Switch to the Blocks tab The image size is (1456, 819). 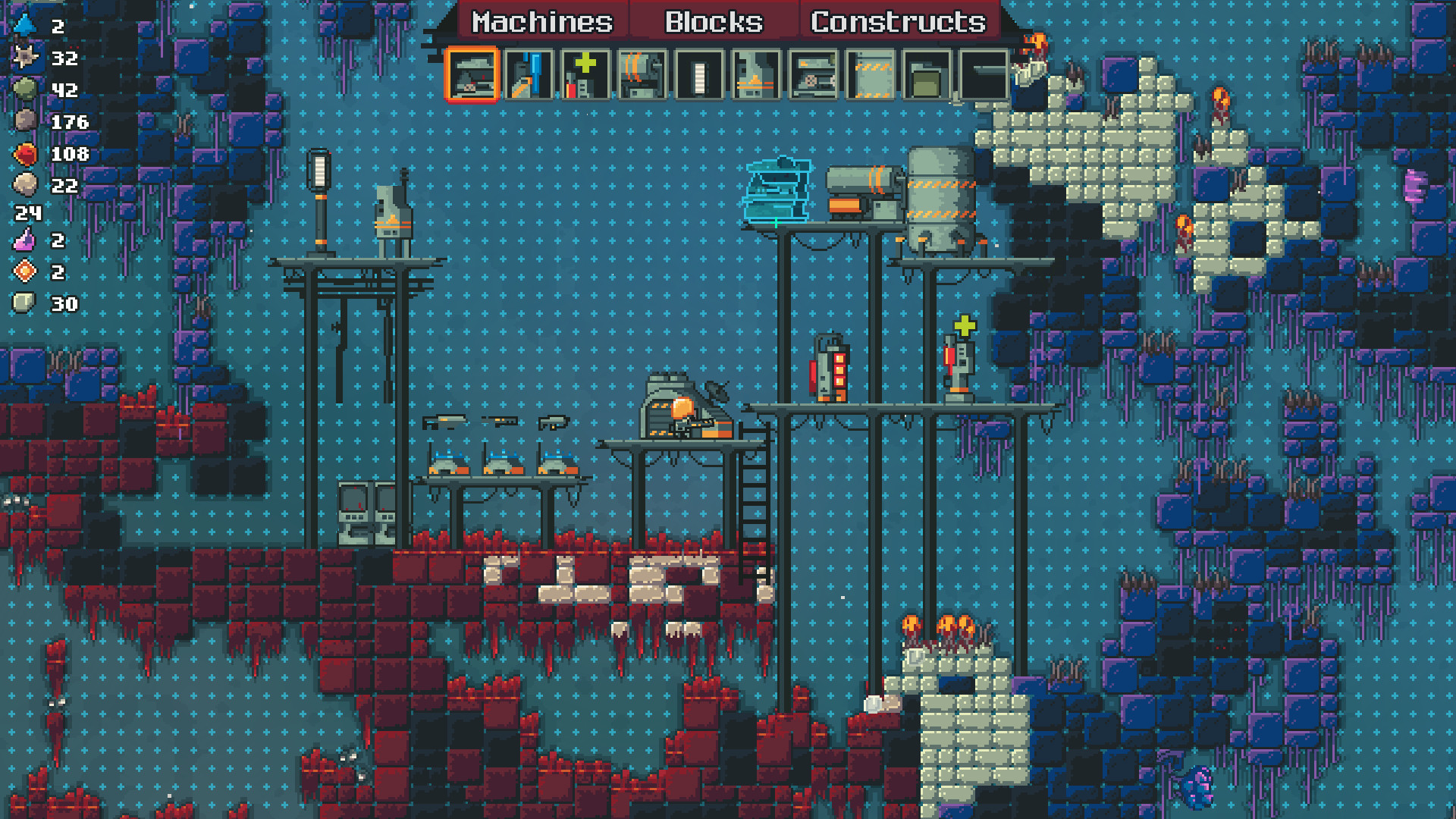click(x=713, y=21)
